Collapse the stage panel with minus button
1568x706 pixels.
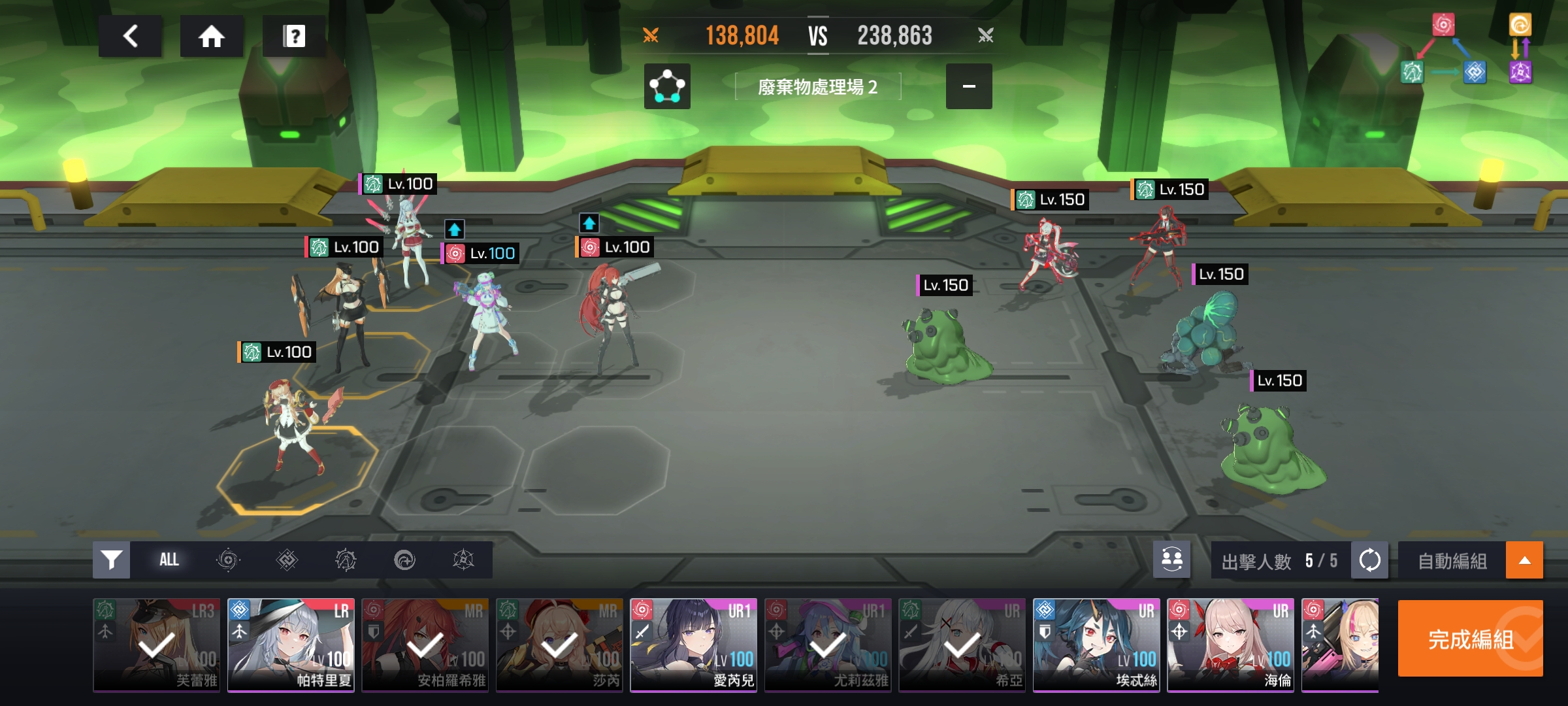[969, 86]
